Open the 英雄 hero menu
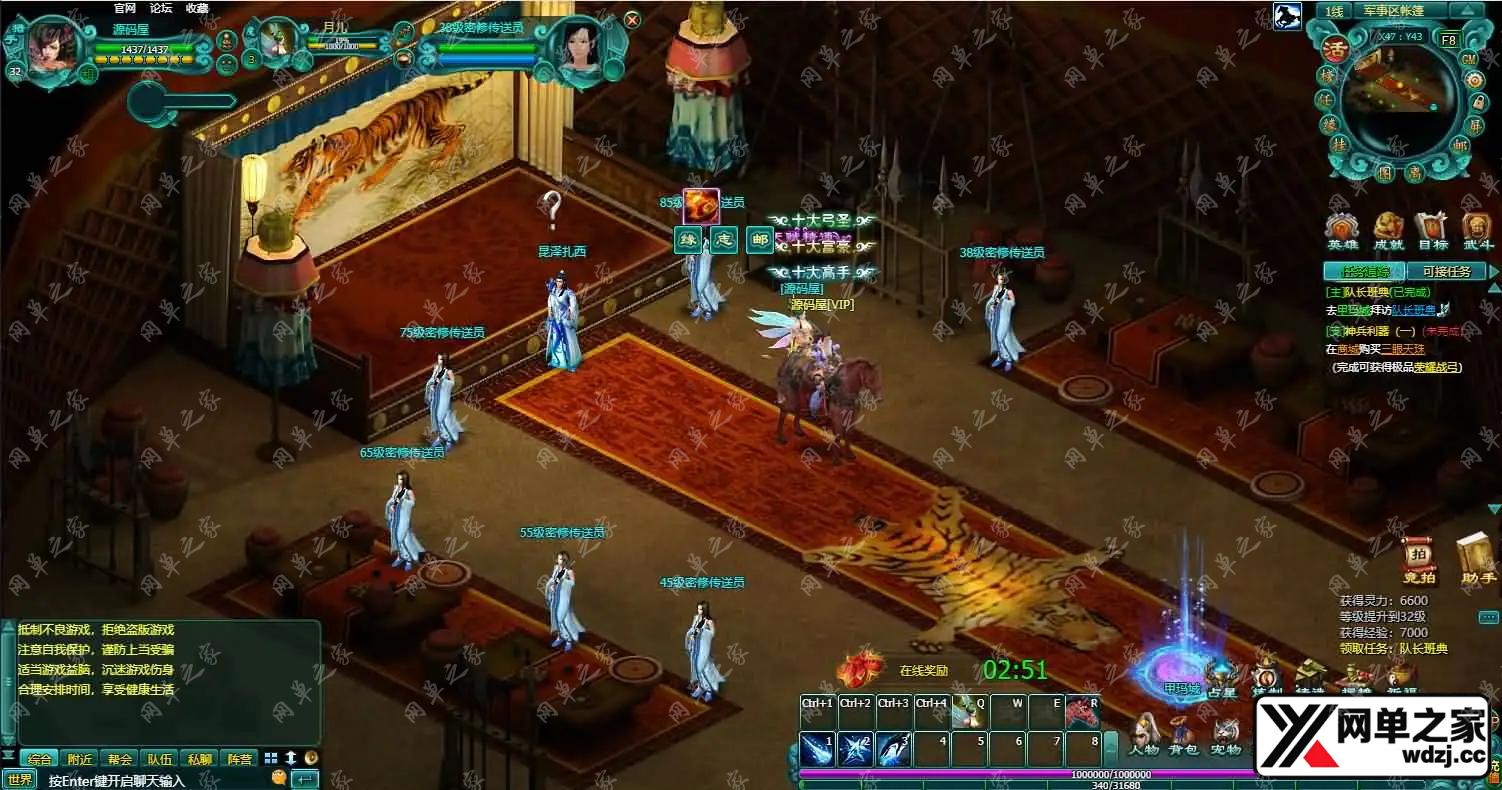Viewport: 1502px width, 790px height. coord(1342,232)
